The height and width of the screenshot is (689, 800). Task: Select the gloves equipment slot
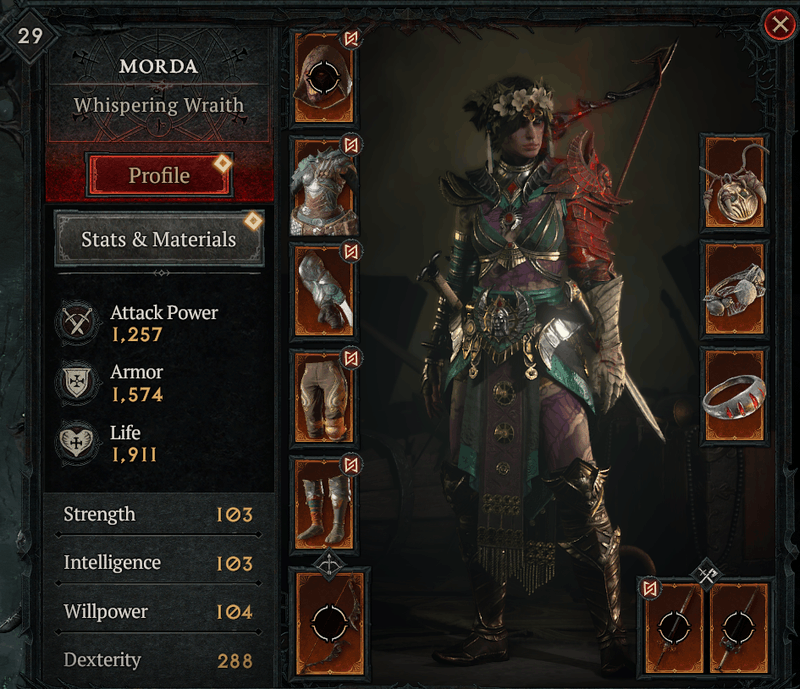324,294
